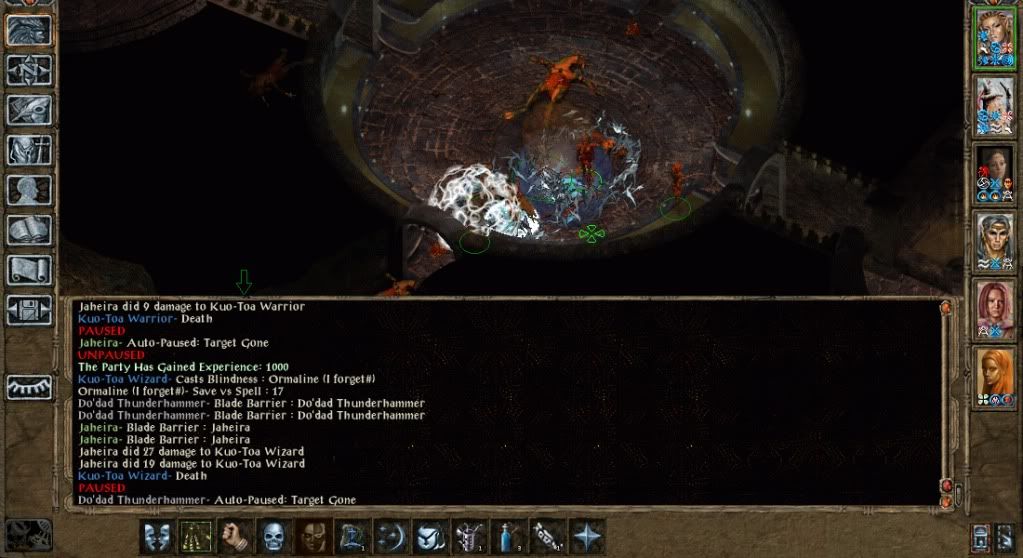
Task: Rest the party with the closed-eye button
Action: (30, 387)
